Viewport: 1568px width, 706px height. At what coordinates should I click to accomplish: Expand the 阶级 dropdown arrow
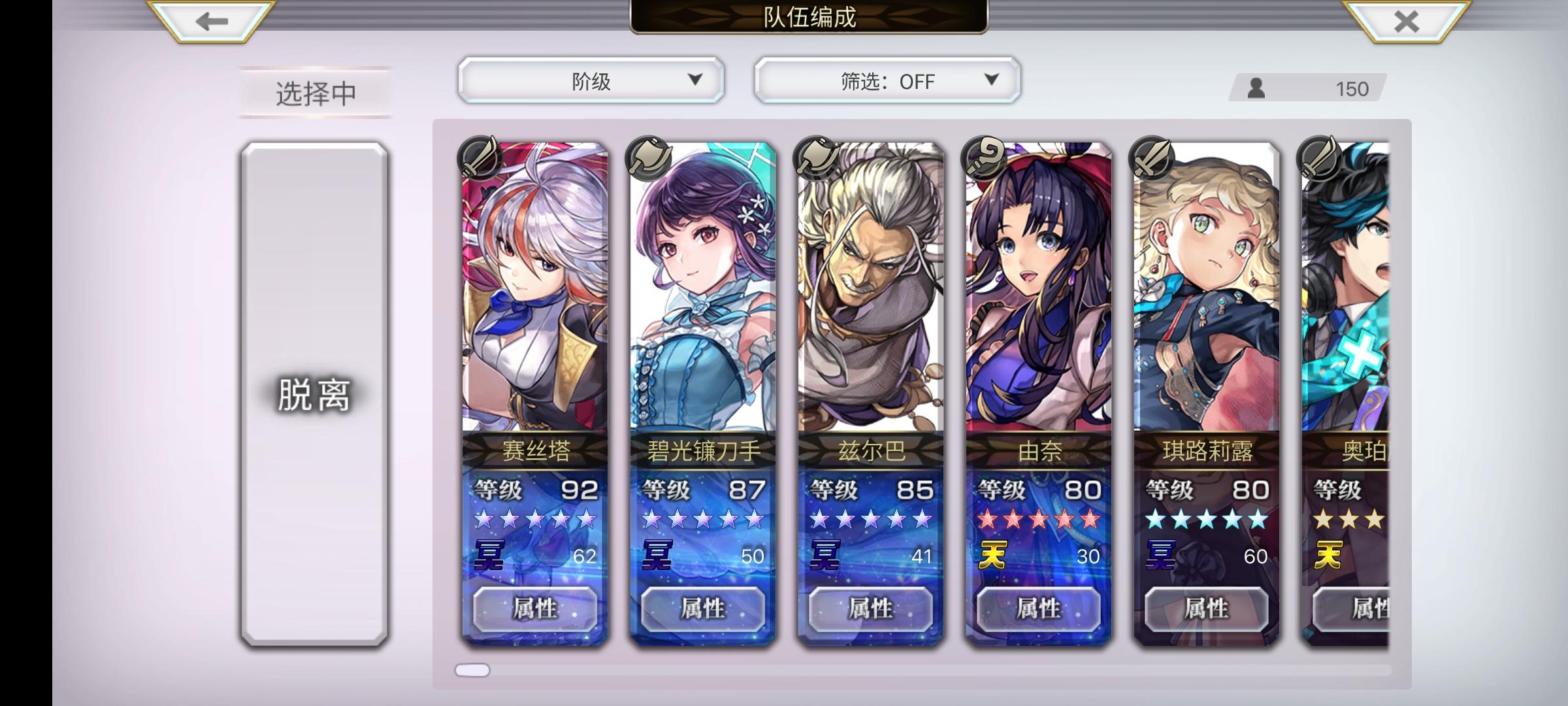point(694,80)
